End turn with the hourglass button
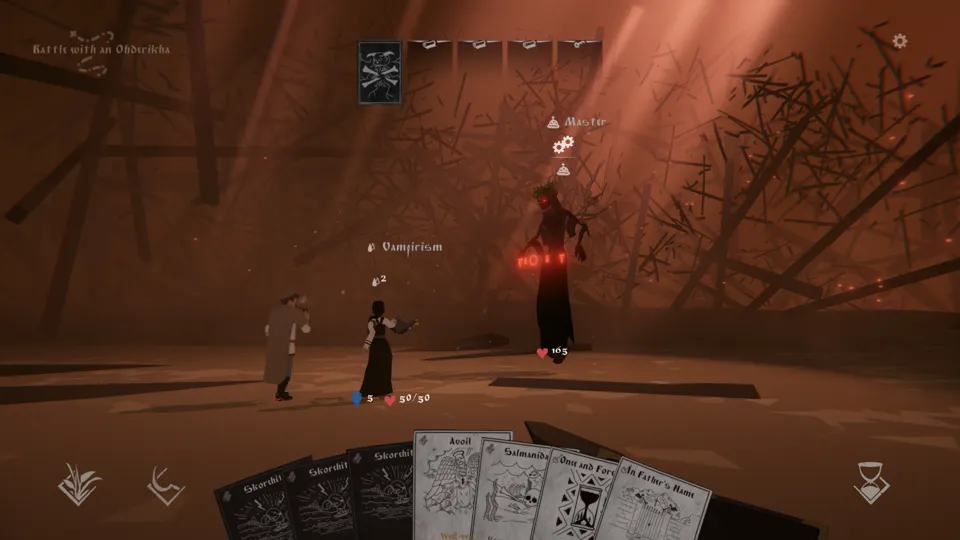 coord(872,482)
